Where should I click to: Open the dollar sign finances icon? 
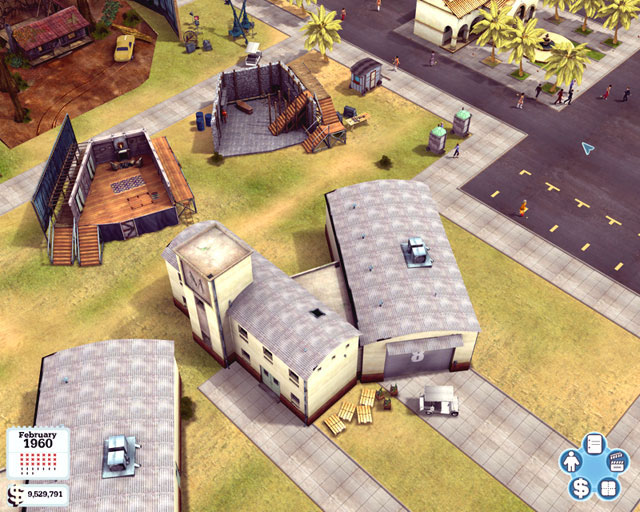581,489
